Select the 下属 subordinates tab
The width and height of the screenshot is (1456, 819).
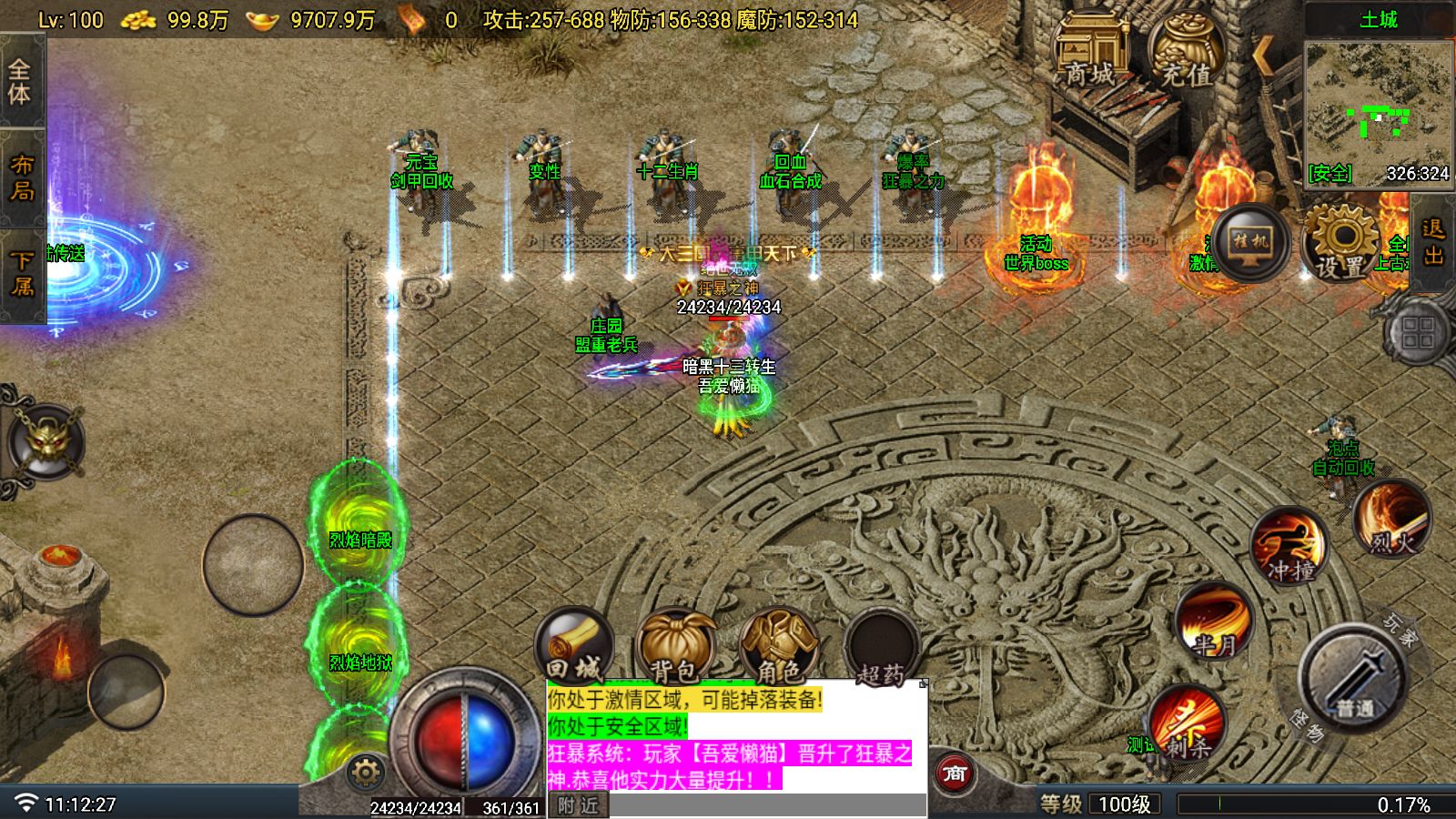tap(20, 274)
